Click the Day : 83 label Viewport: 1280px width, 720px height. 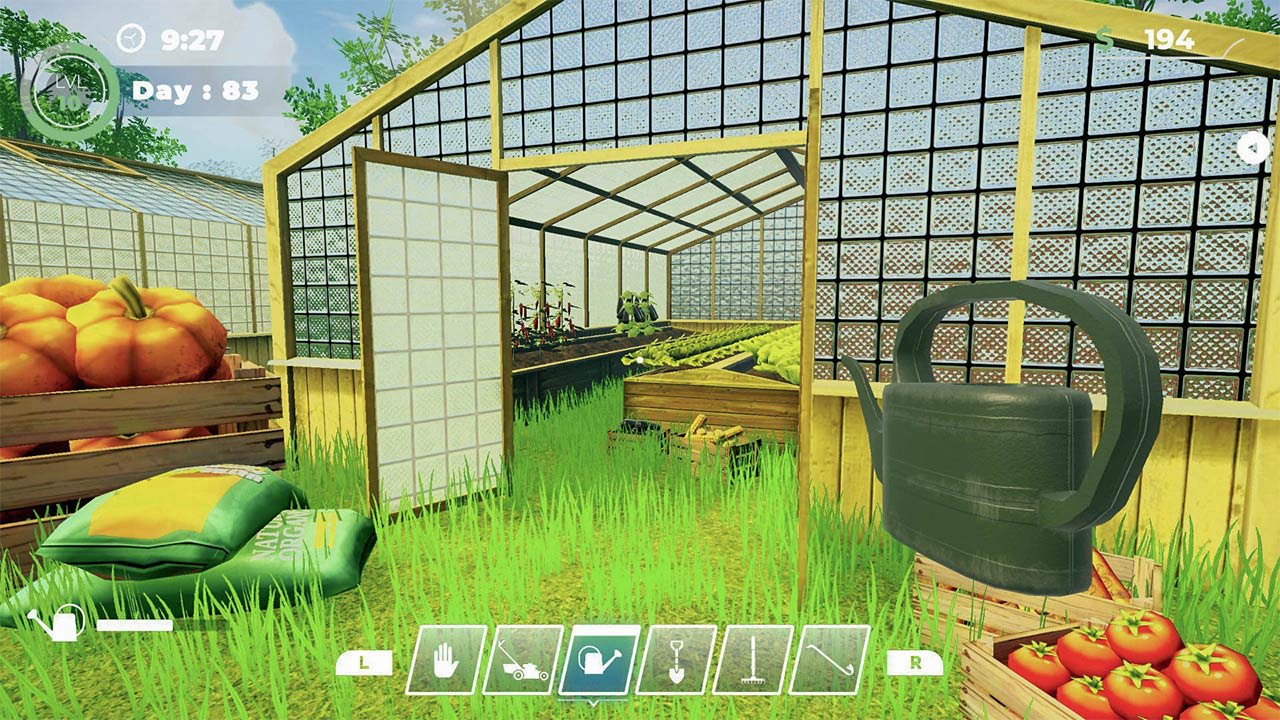[195, 92]
